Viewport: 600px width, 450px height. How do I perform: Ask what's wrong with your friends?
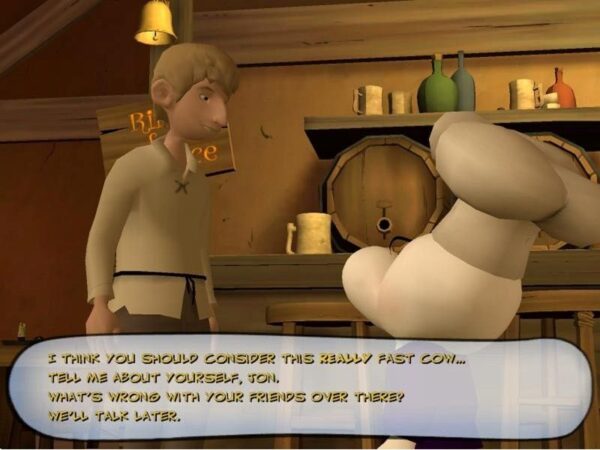pos(225,397)
